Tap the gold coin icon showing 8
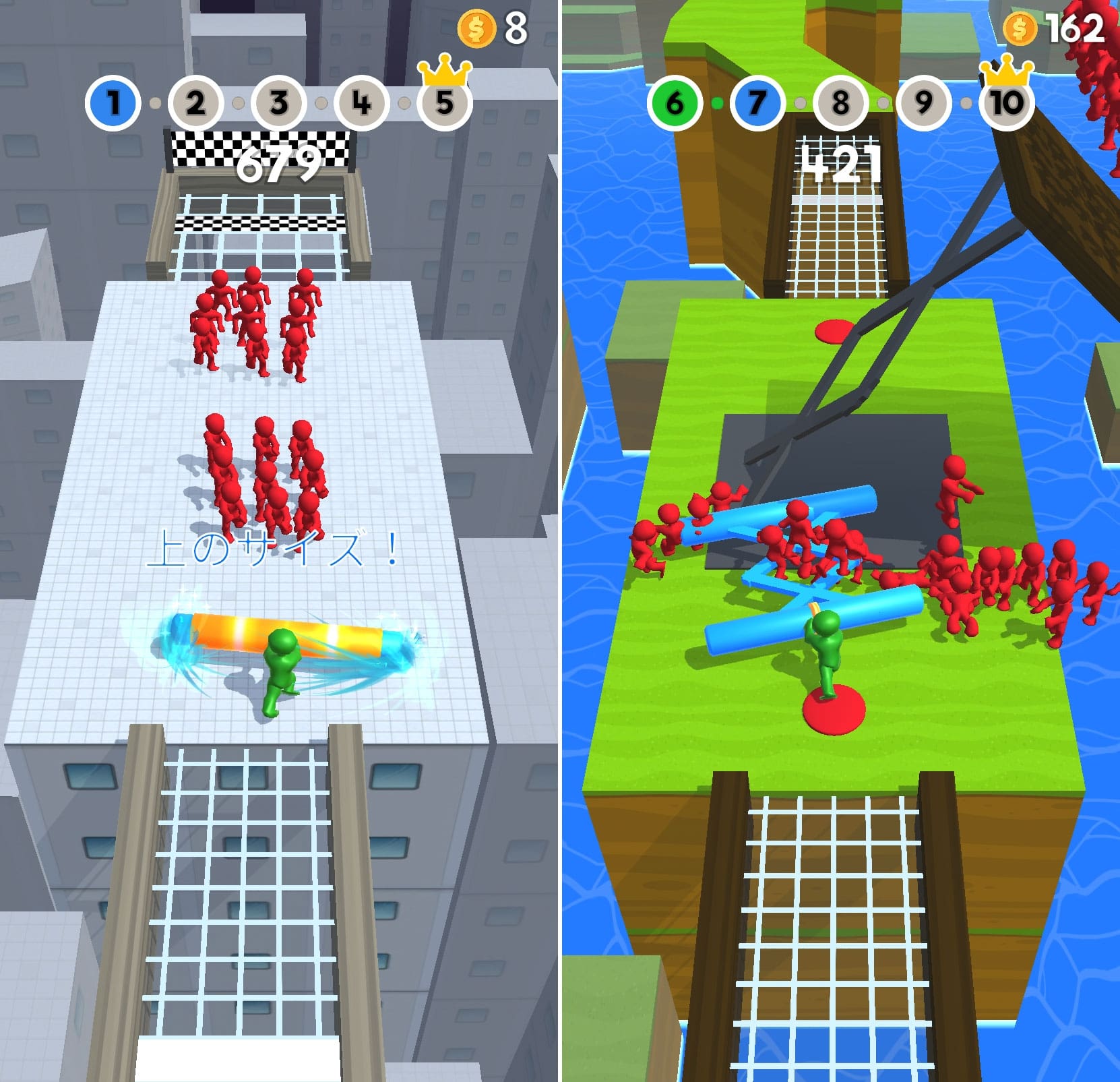1120x1082 pixels. pos(476,28)
